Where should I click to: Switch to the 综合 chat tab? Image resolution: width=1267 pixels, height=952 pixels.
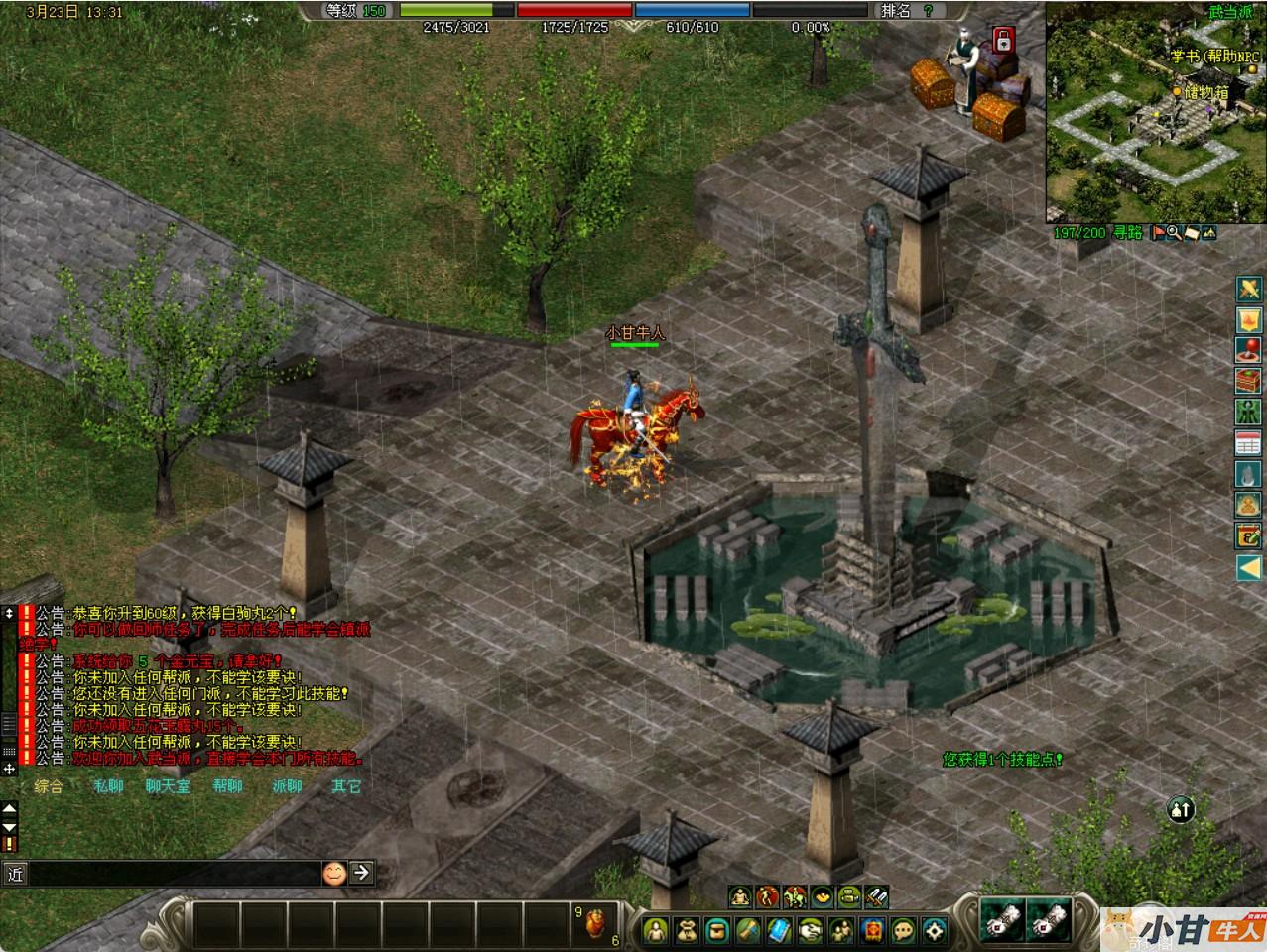[48, 786]
